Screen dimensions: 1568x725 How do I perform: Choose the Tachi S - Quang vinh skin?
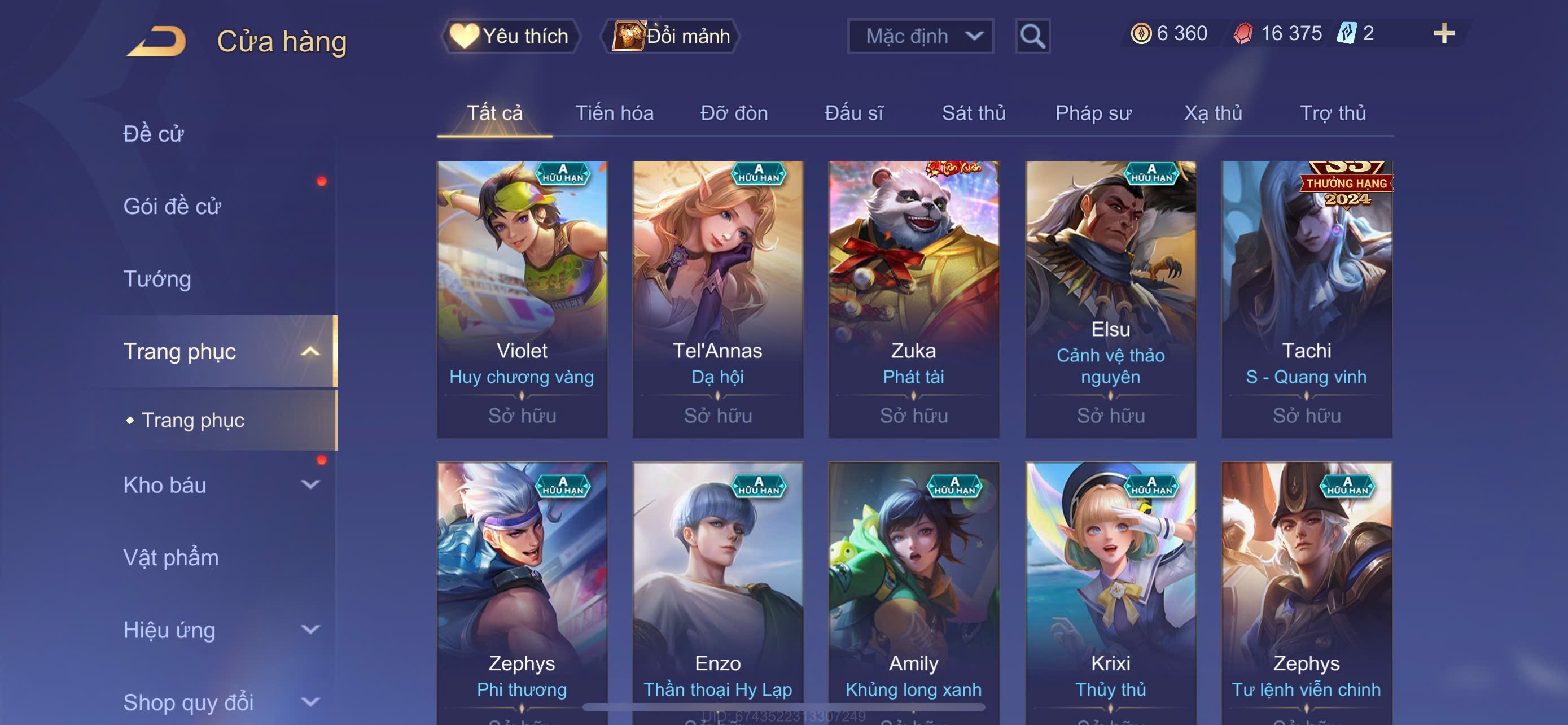pos(1306,298)
